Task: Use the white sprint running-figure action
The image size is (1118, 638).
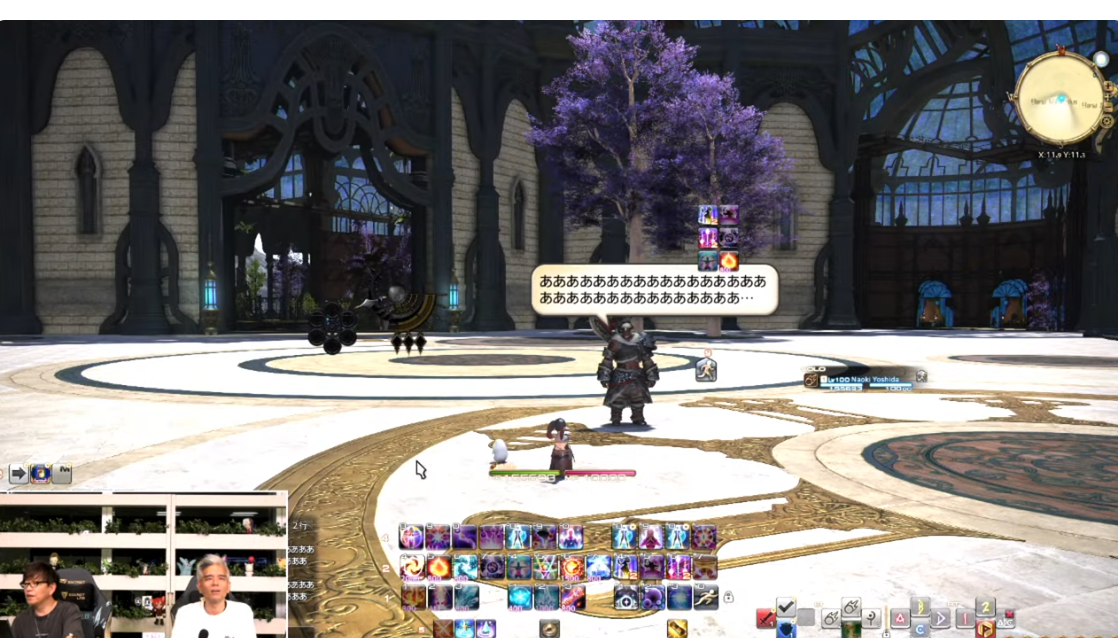Action: [x=706, y=597]
